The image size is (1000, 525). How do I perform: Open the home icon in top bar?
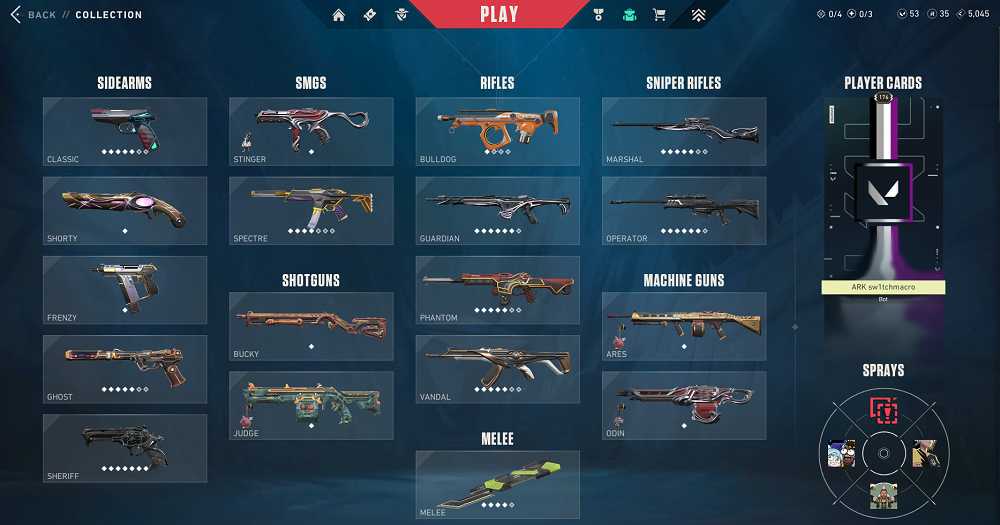tap(339, 15)
